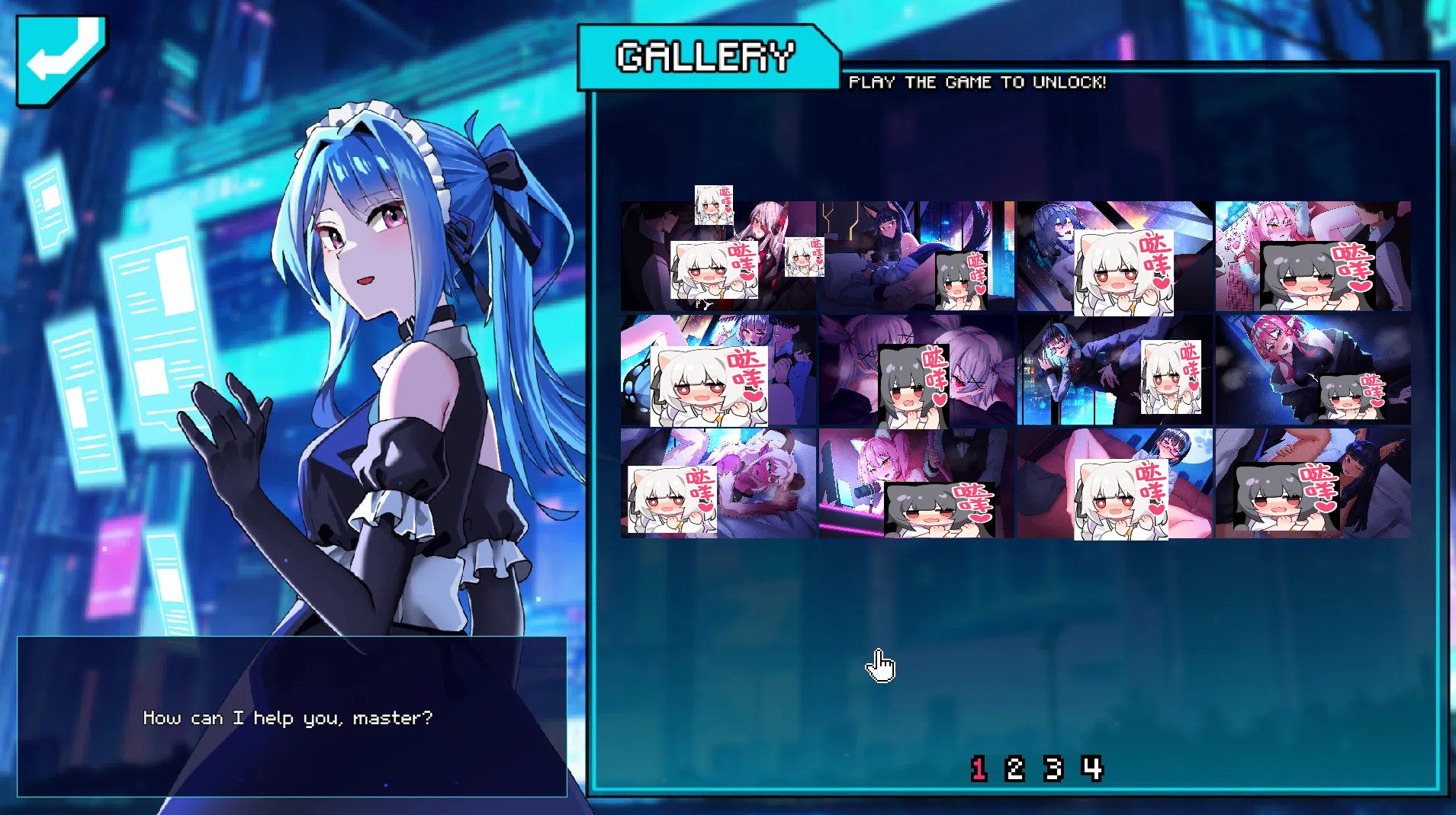The image size is (1456, 815).
Task: Open gallery page 4
Action: 1092,768
